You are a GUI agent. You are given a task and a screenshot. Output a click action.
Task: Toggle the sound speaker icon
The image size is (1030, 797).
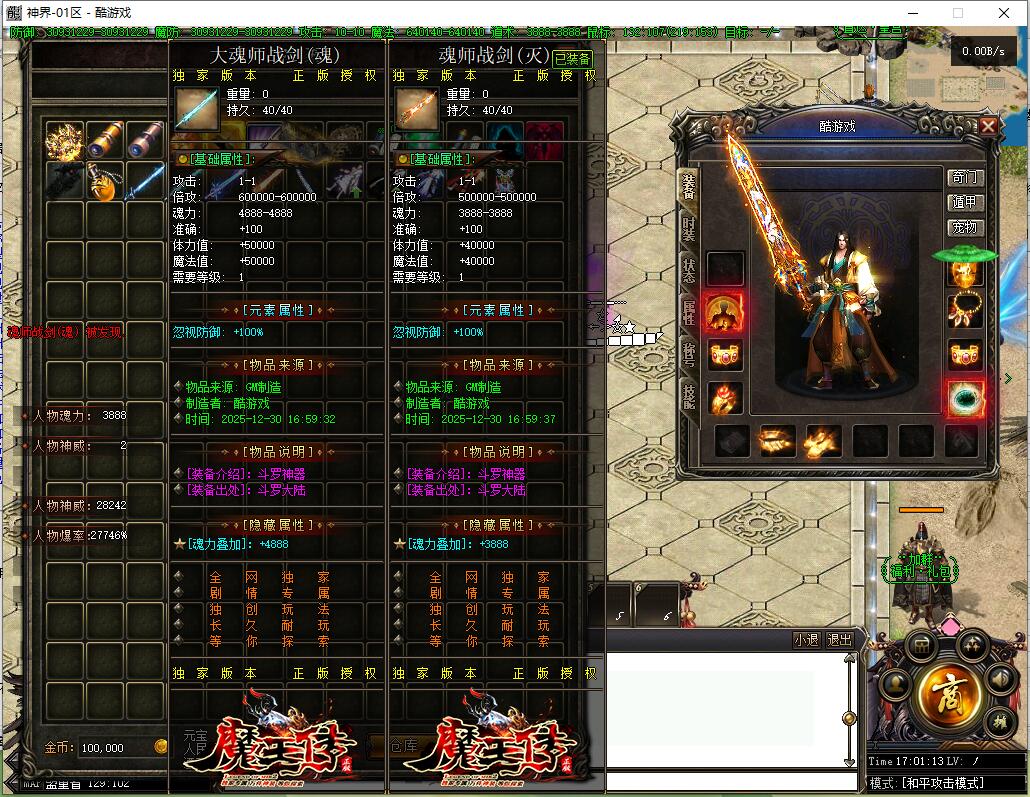click(x=1000, y=677)
